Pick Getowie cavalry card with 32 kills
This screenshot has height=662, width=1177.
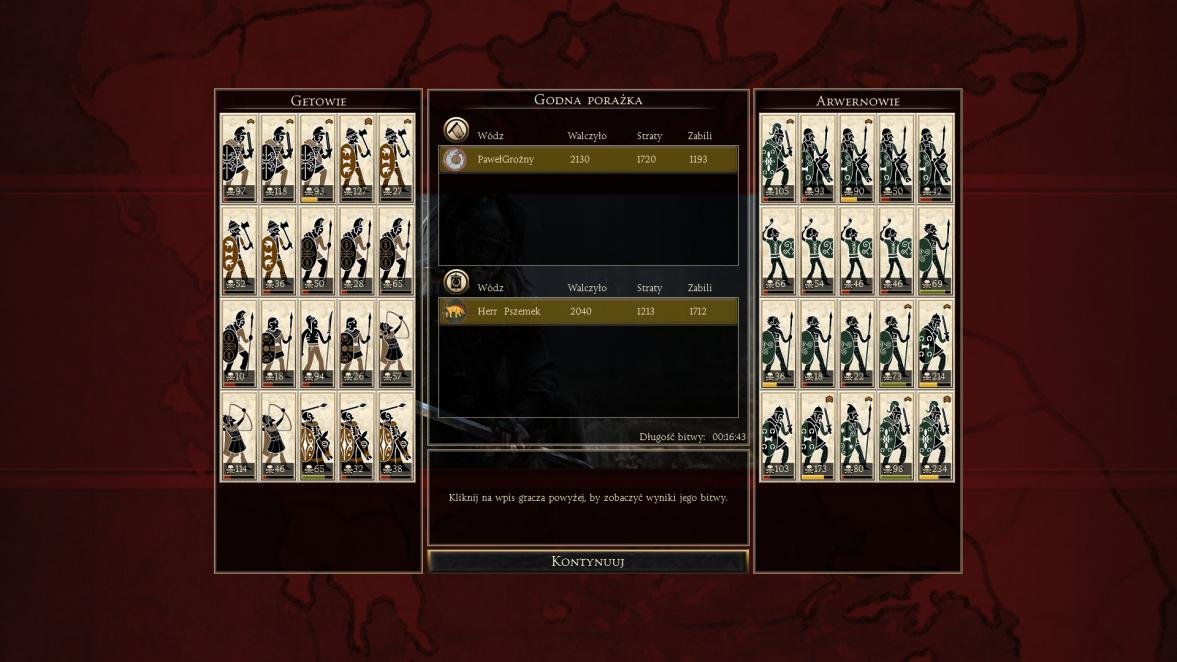click(357, 437)
